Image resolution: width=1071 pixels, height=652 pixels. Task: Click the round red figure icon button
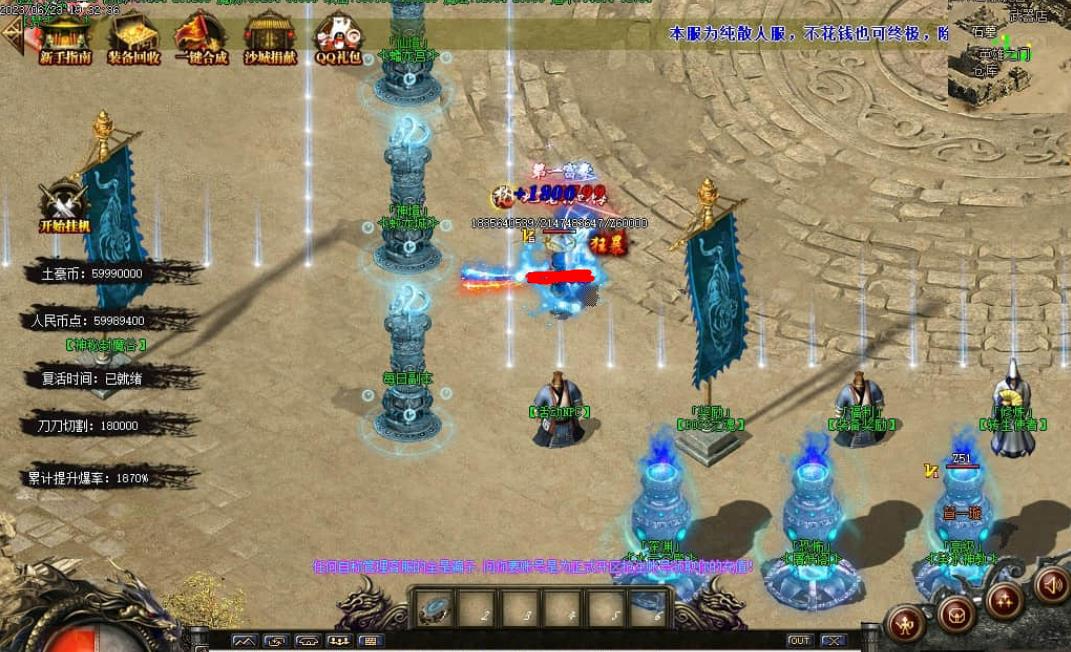906,623
